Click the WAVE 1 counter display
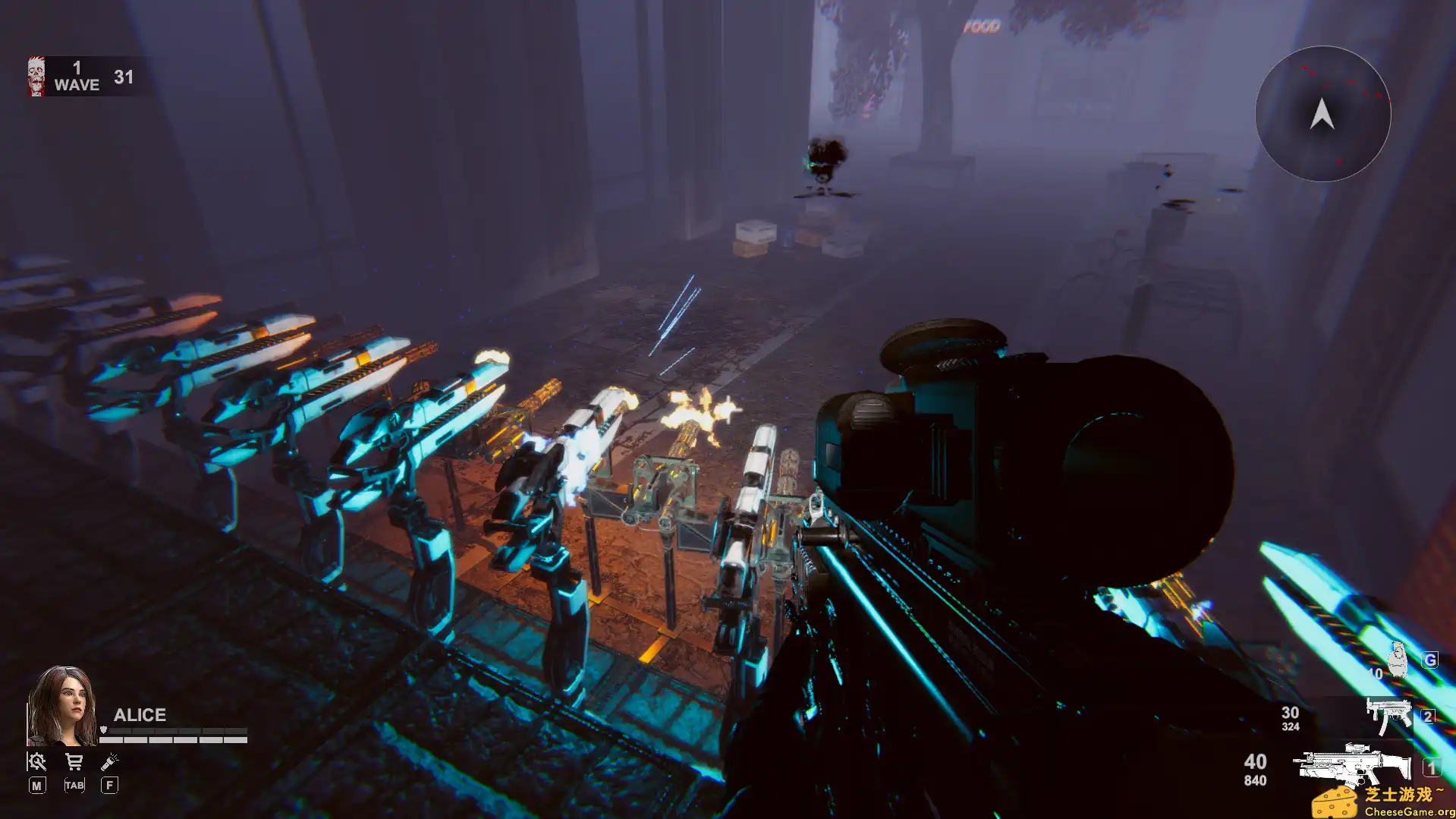The width and height of the screenshot is (1456, 819). click(76, 77)
